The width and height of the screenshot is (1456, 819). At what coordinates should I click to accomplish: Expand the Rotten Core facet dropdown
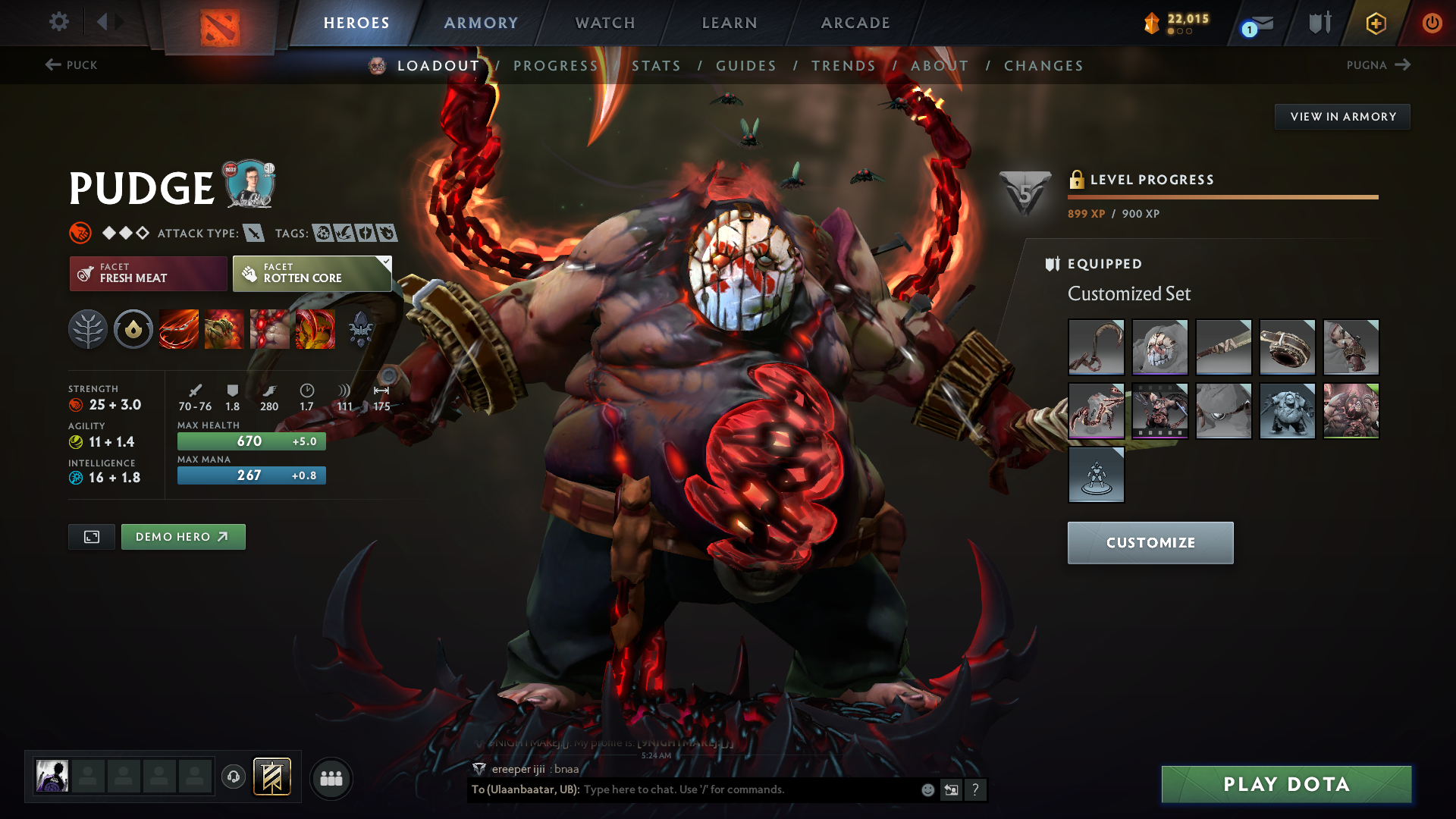[387, 262]
